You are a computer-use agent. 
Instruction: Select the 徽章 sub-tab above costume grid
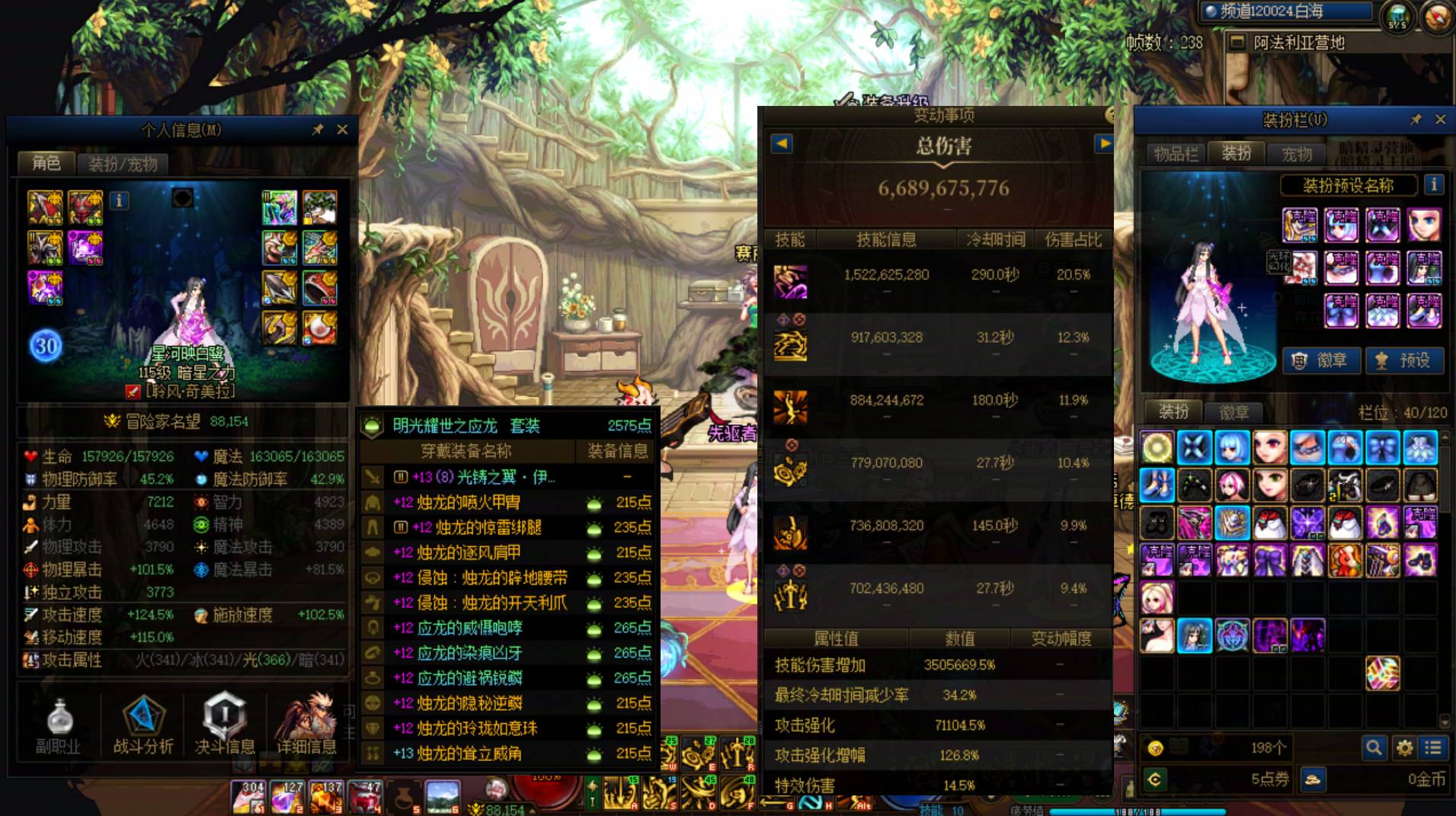click(x=1234, y=412)
